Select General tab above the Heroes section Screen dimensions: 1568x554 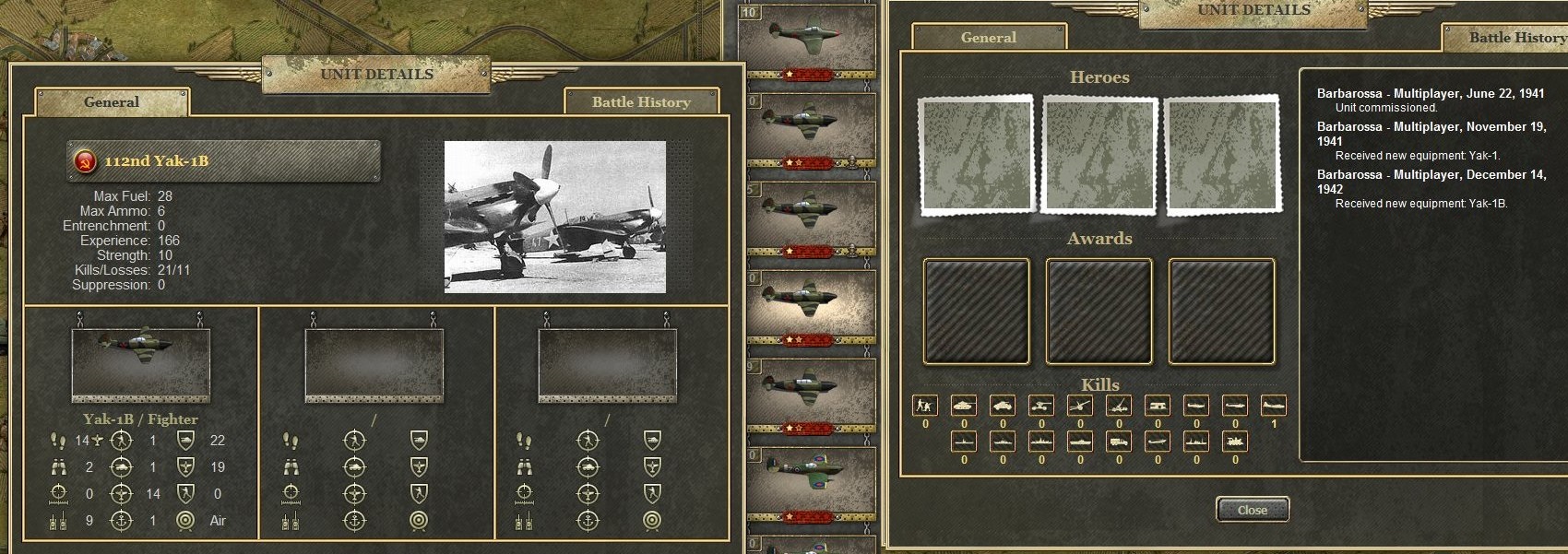pos(988,38)
